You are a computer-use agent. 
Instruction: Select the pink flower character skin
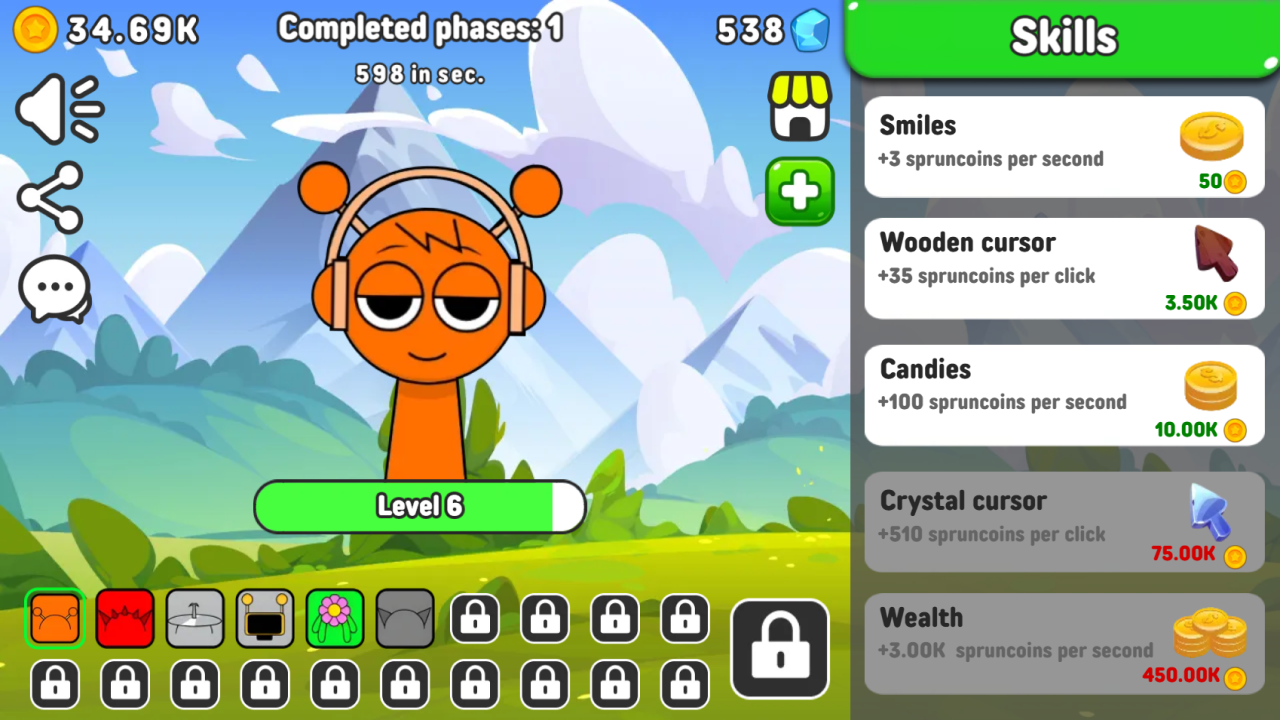334,618
